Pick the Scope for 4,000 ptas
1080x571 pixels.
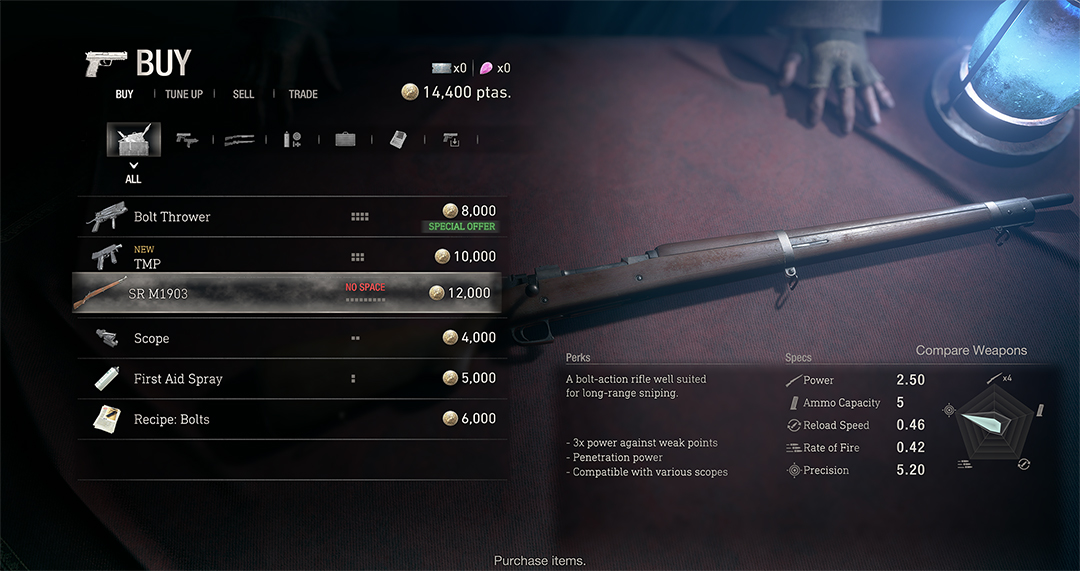[292, 338]
